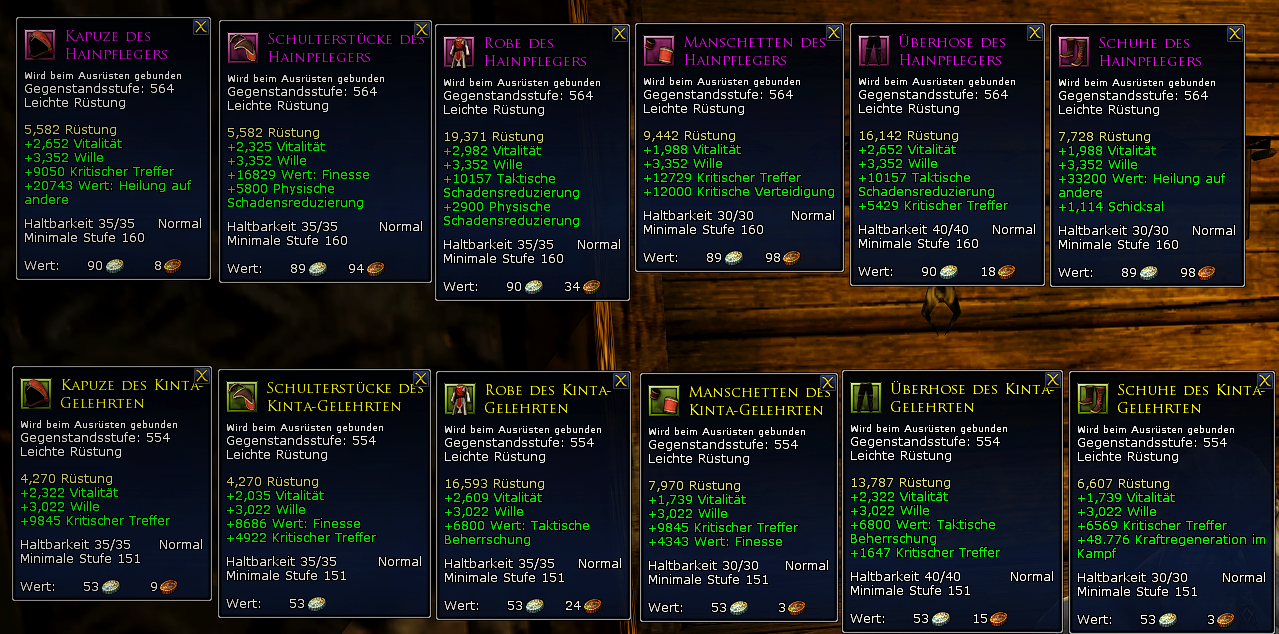This screenshot has height=634, width=1279.
Task: Close the Kapuze des Hainpflegers tooltip
Action: tap(201, 27)
